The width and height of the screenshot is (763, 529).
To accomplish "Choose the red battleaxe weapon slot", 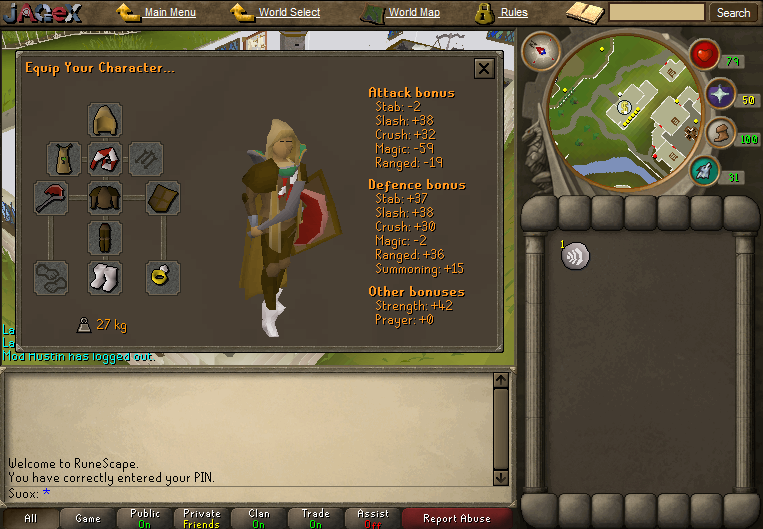I will tap(51, 197).
